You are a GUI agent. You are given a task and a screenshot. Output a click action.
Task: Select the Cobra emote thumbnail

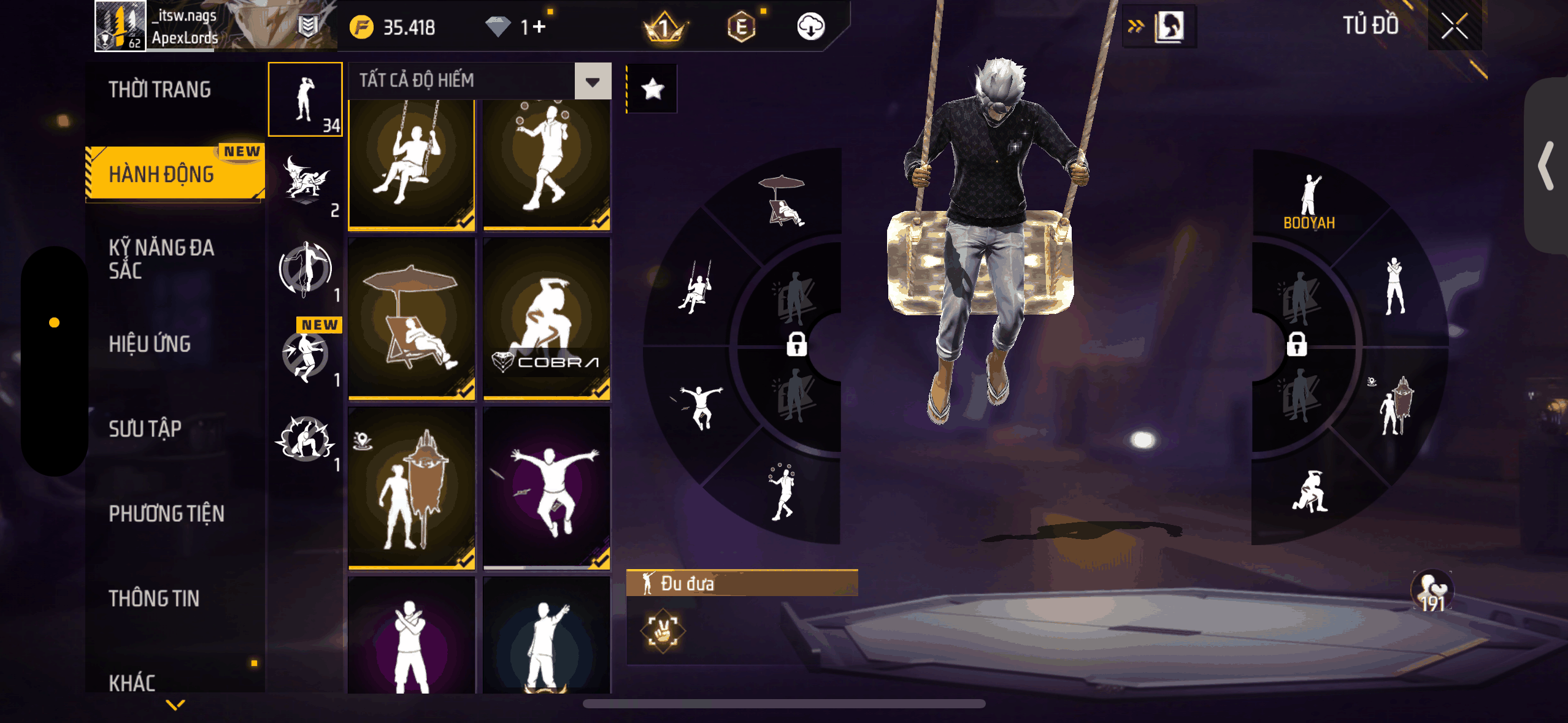coord(546,319)
